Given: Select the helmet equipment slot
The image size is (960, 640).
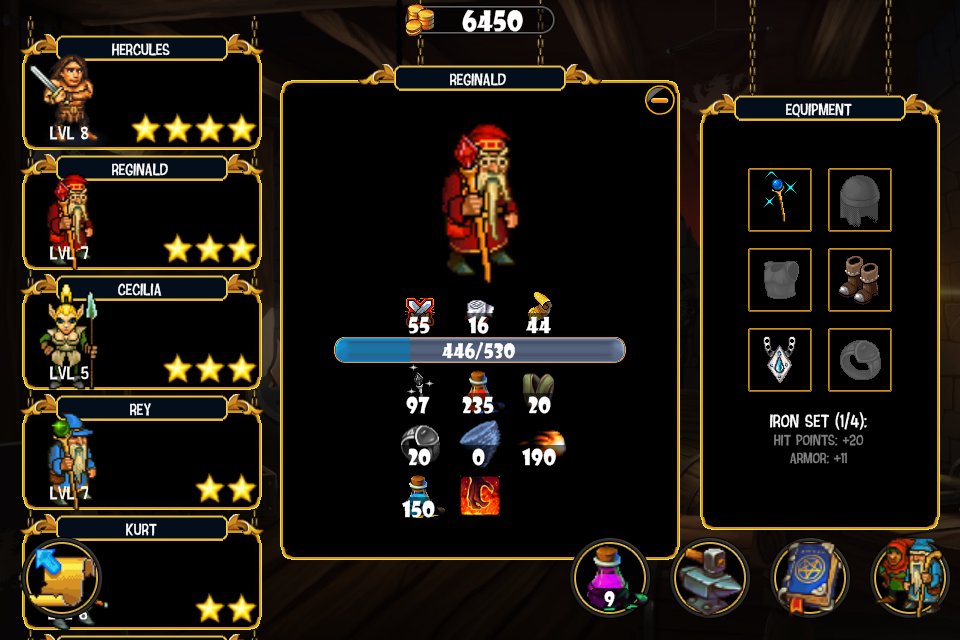Looking at the screenshot, I should point(860,200).
